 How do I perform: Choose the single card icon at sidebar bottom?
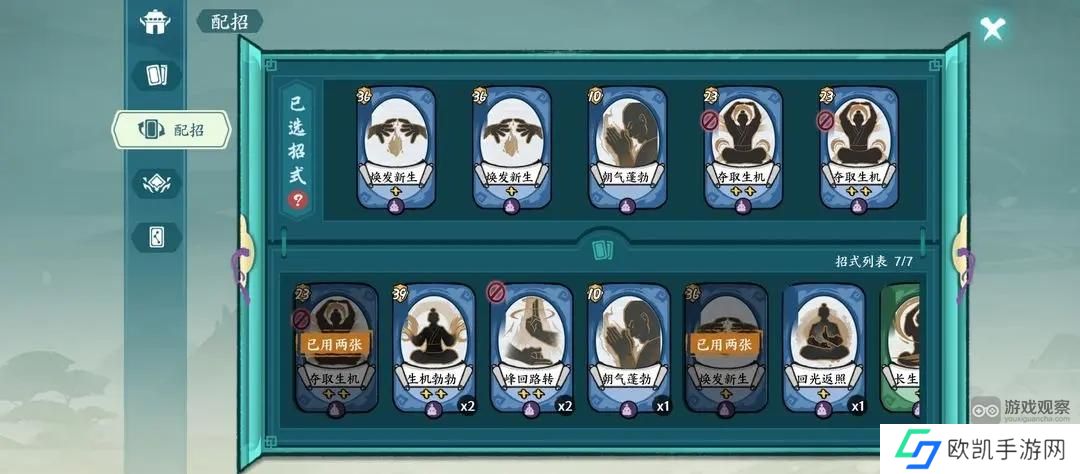157,237
